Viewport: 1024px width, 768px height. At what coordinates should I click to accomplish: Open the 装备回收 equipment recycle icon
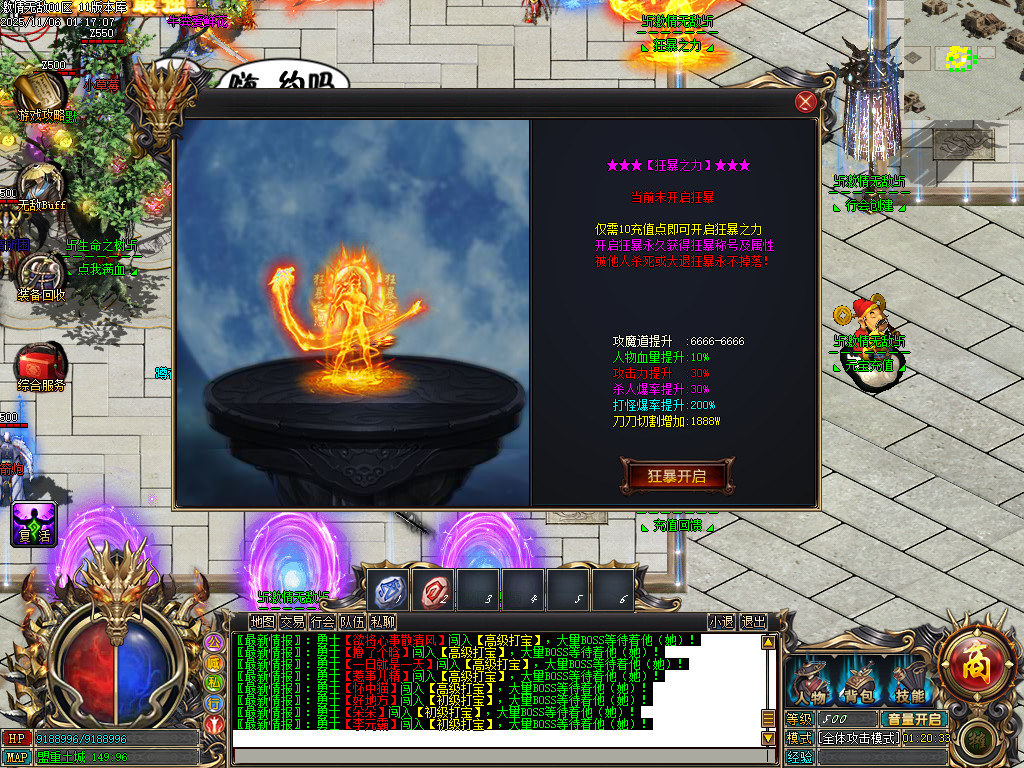(x=41, y=274)
